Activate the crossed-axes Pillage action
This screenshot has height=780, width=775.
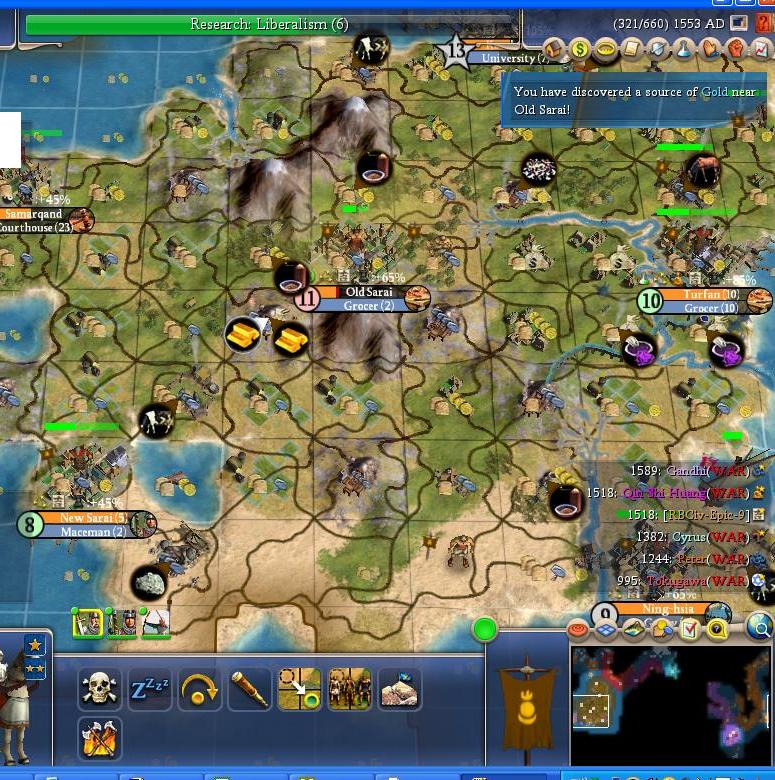pyautogui.click(x=100, y=739)
